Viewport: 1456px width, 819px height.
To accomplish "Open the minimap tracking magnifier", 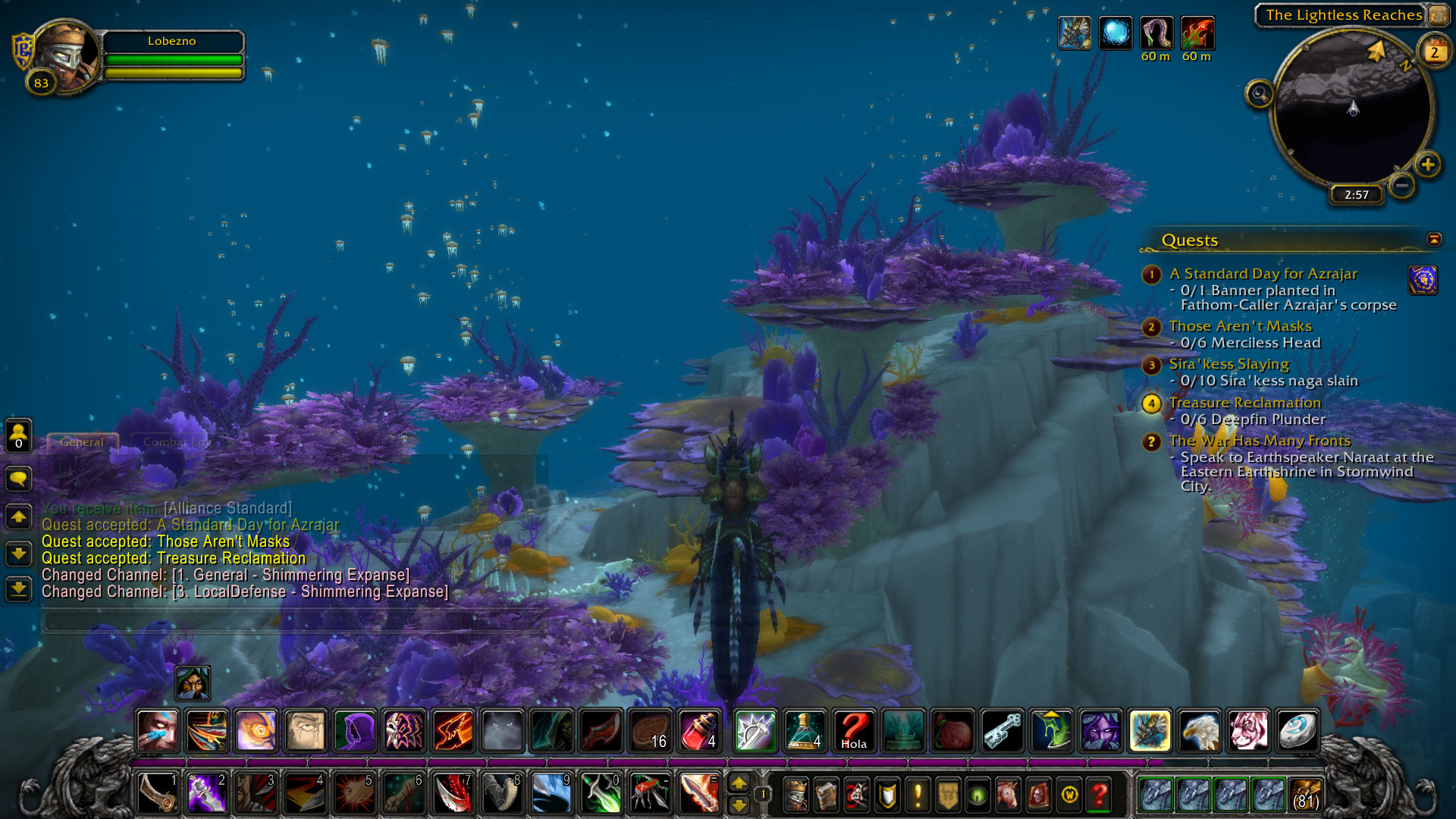I will click(x=1260, y=94).
